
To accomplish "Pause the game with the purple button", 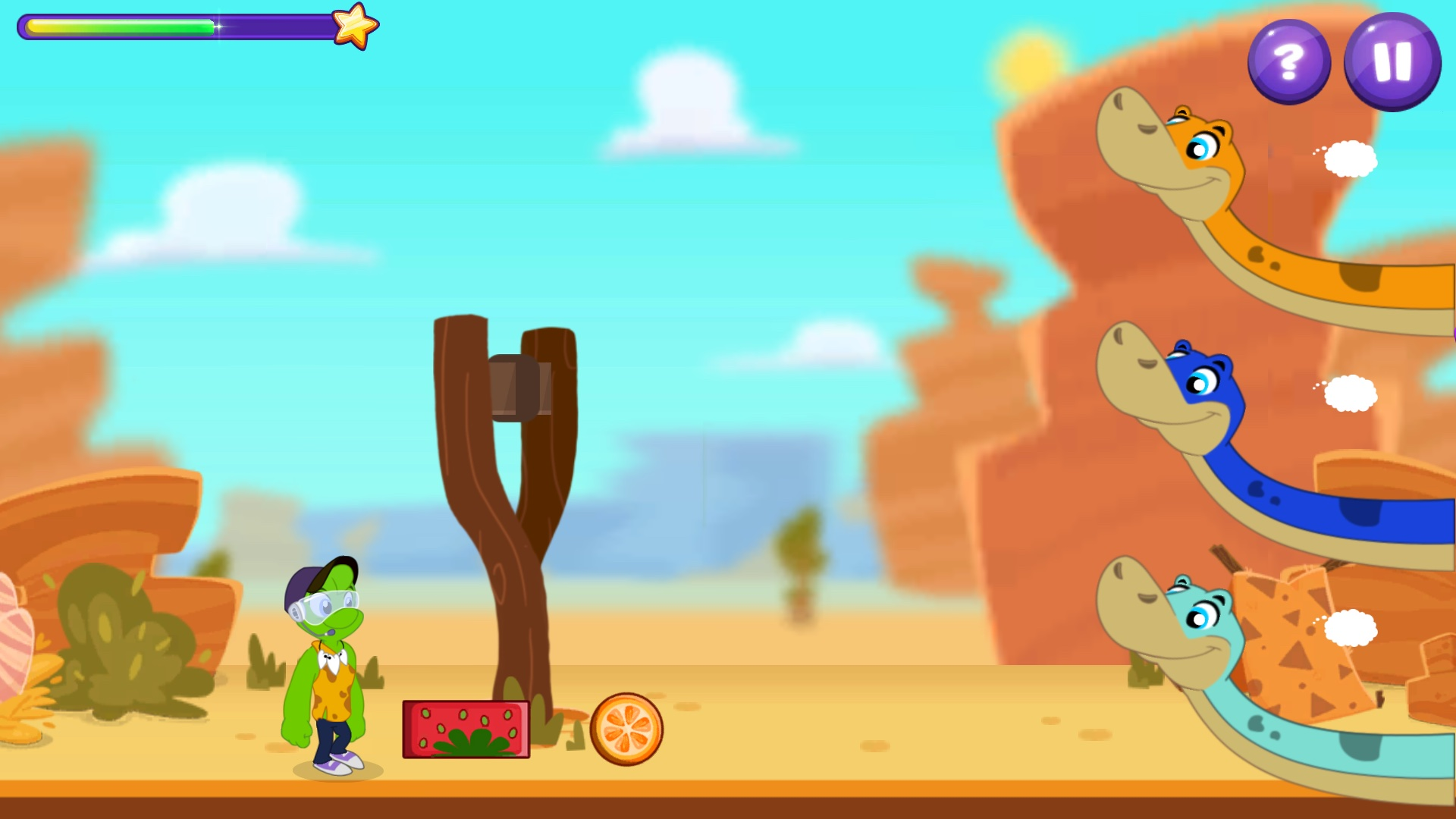I will (1392, 62).
